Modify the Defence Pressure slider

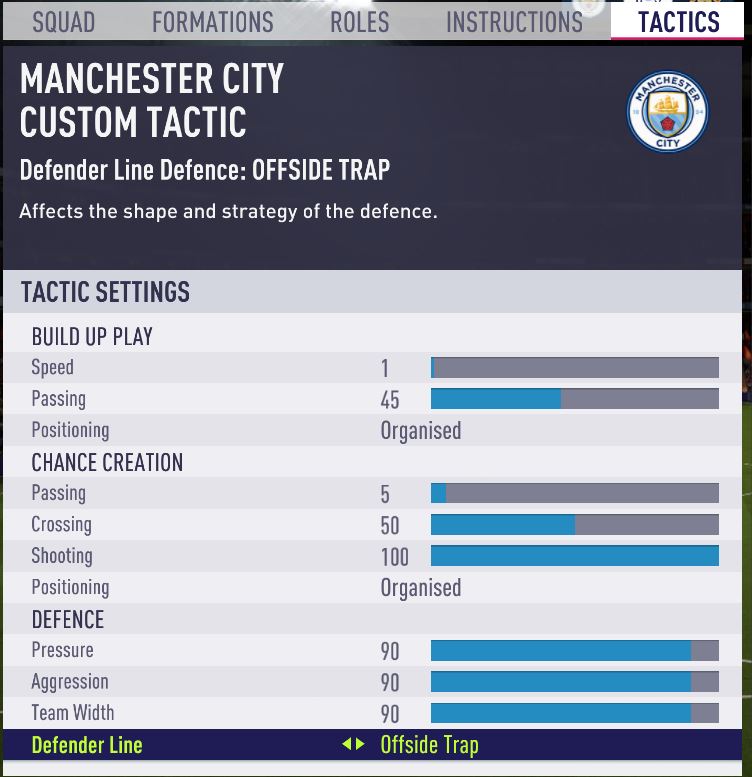pyautogui.click(x=574, y=651)
